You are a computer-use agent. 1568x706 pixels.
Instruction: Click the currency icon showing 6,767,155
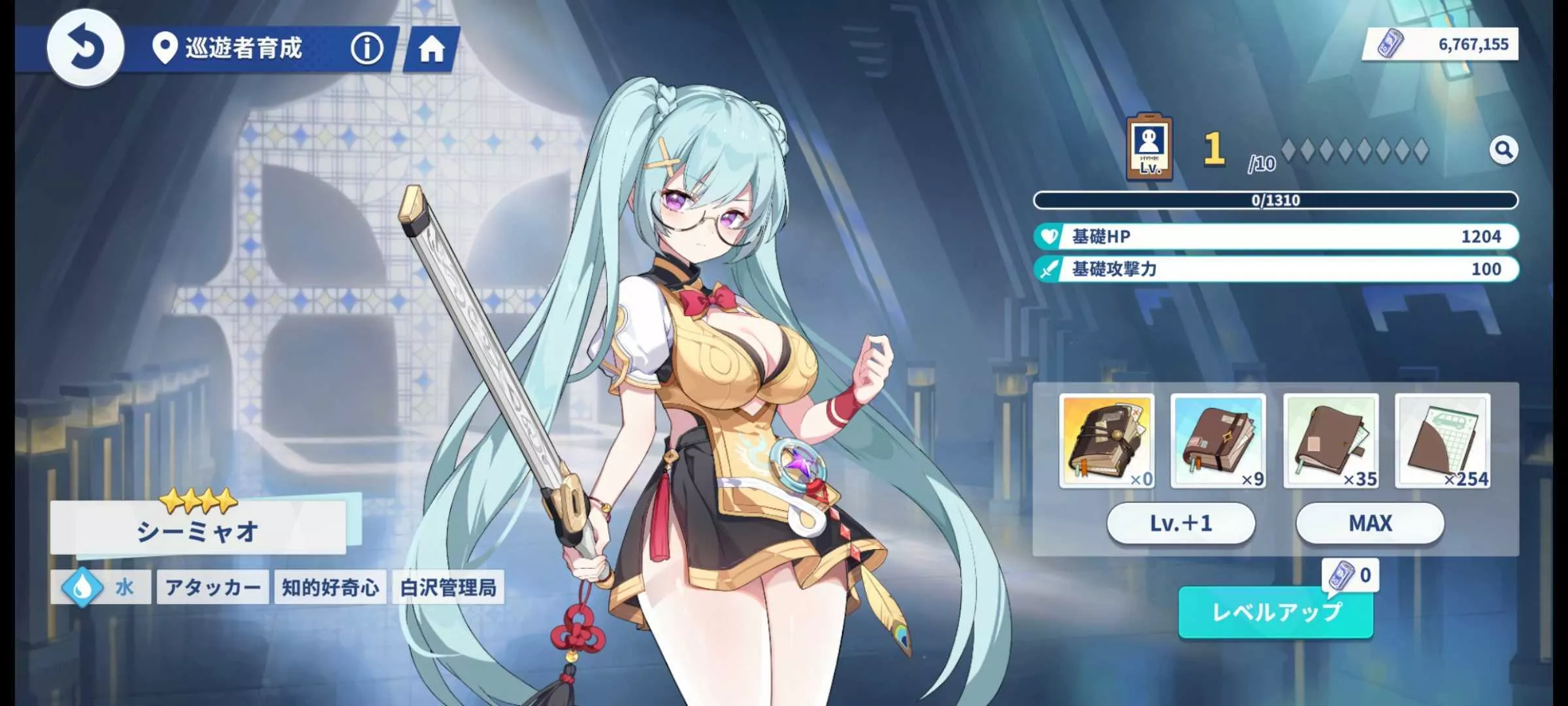(x=1390, y=44)
